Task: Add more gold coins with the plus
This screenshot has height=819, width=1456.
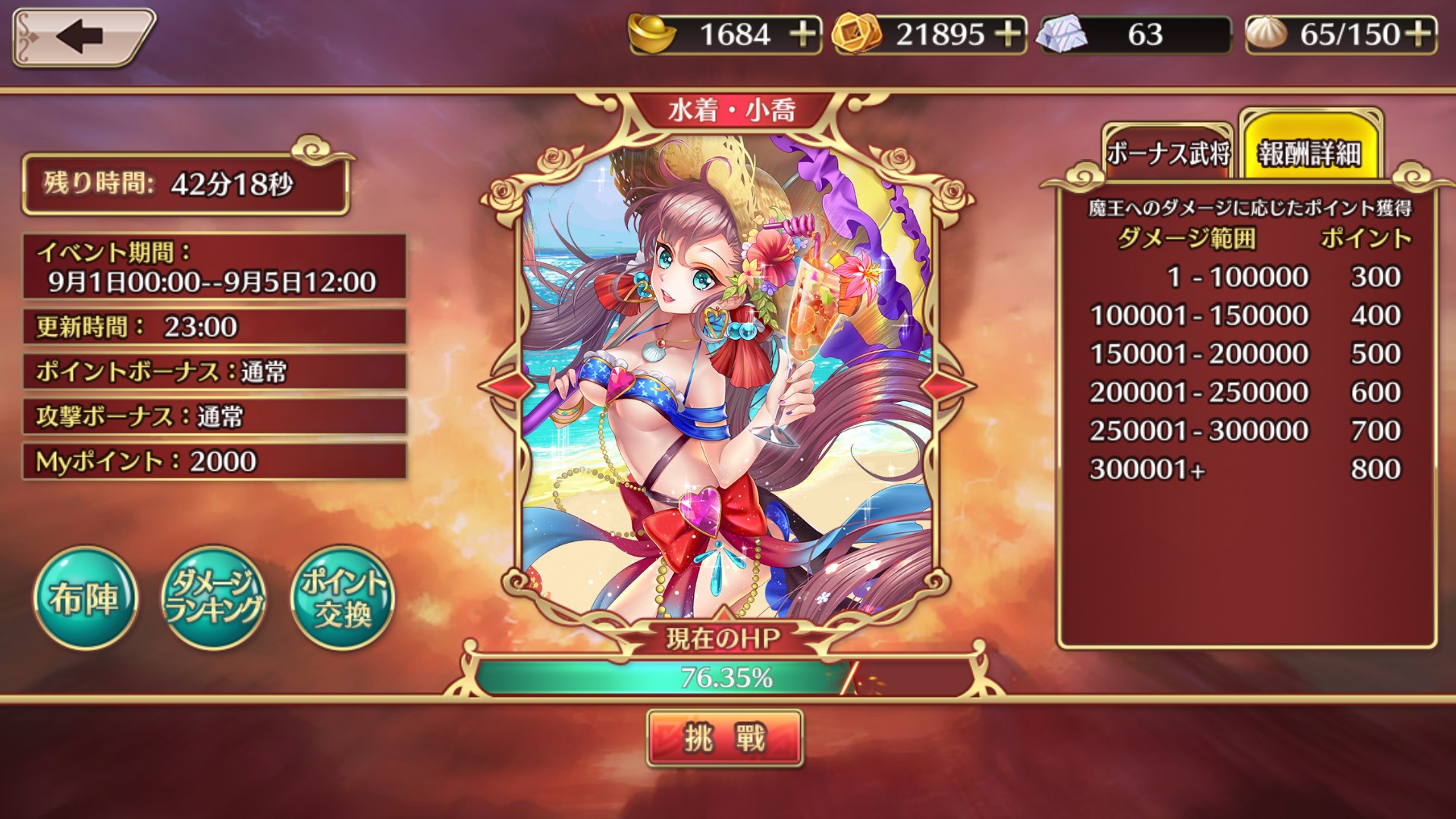Action: [x=1009, y=35]
